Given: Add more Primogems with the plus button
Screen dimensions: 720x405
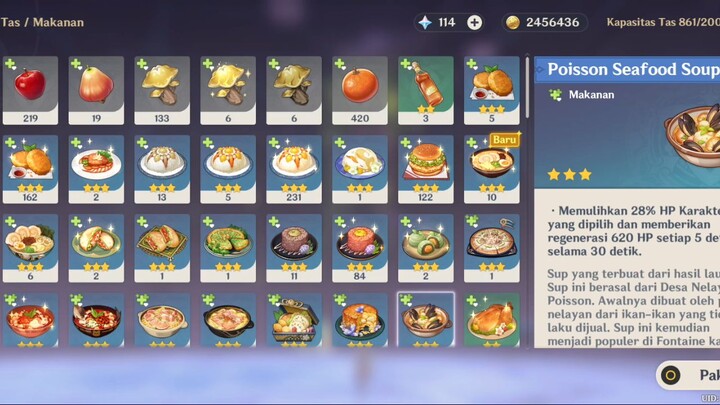Looking at the screenshot, I should (474, 22).
